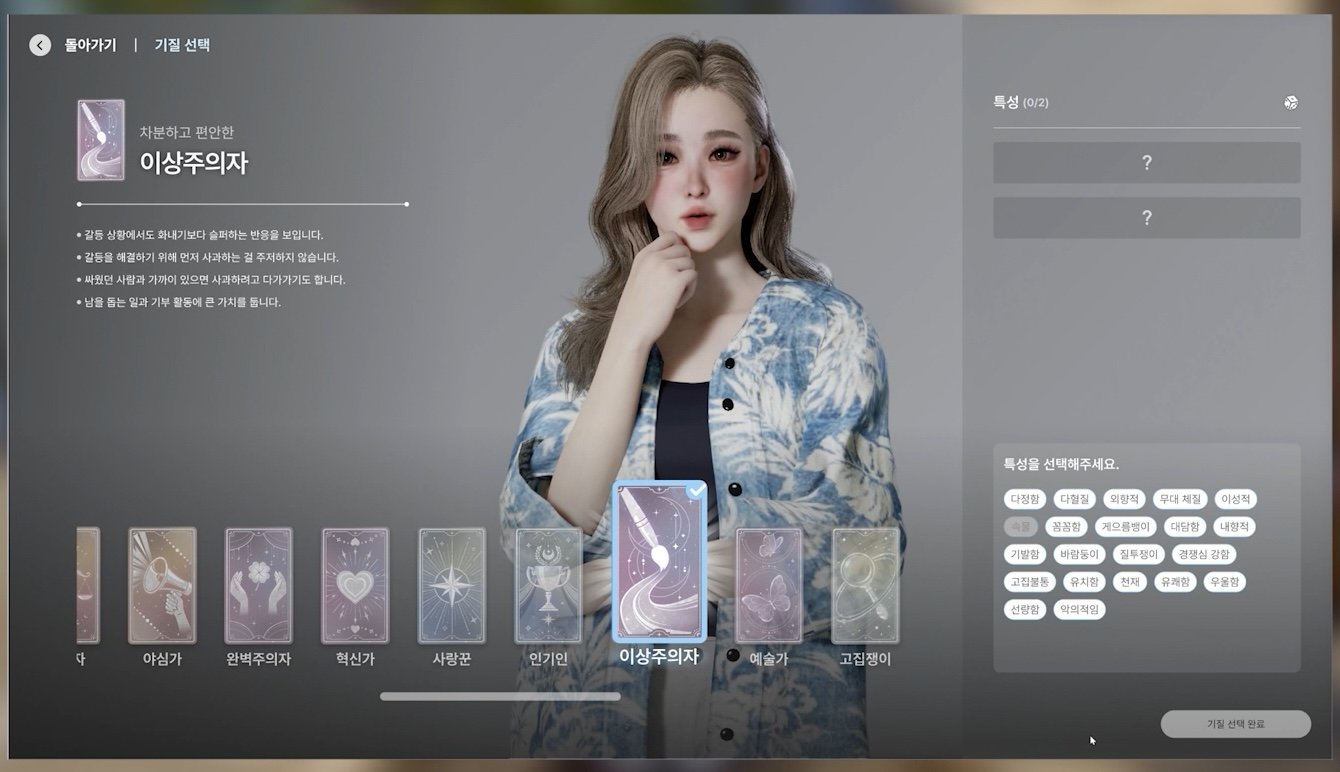Select the 천재 trait tag
Viewport: 1340px width, 772px height.
[1128, 581]
